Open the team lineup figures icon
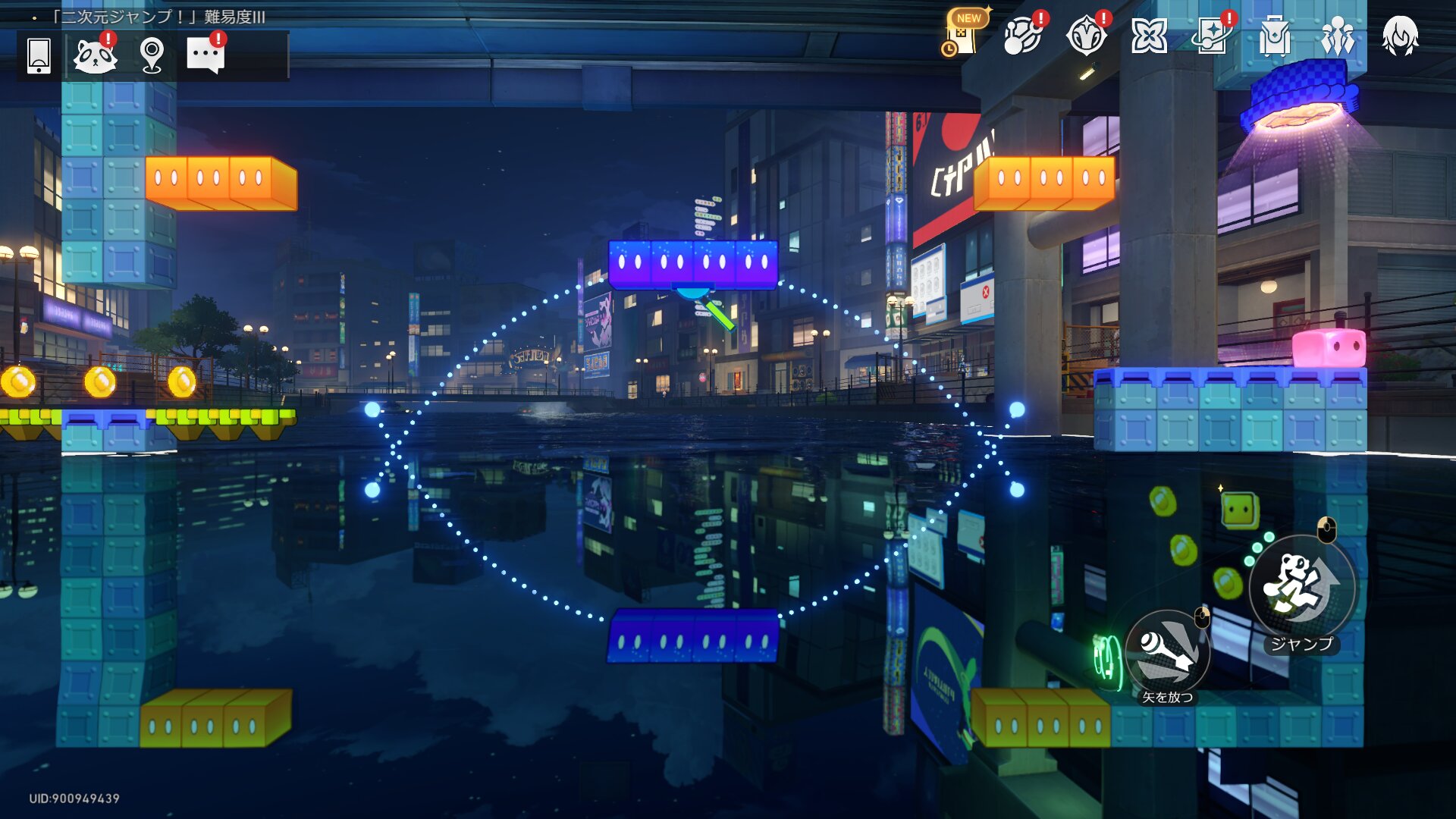The height and width of the screenshot is (819, 1456). point(1338,36)
